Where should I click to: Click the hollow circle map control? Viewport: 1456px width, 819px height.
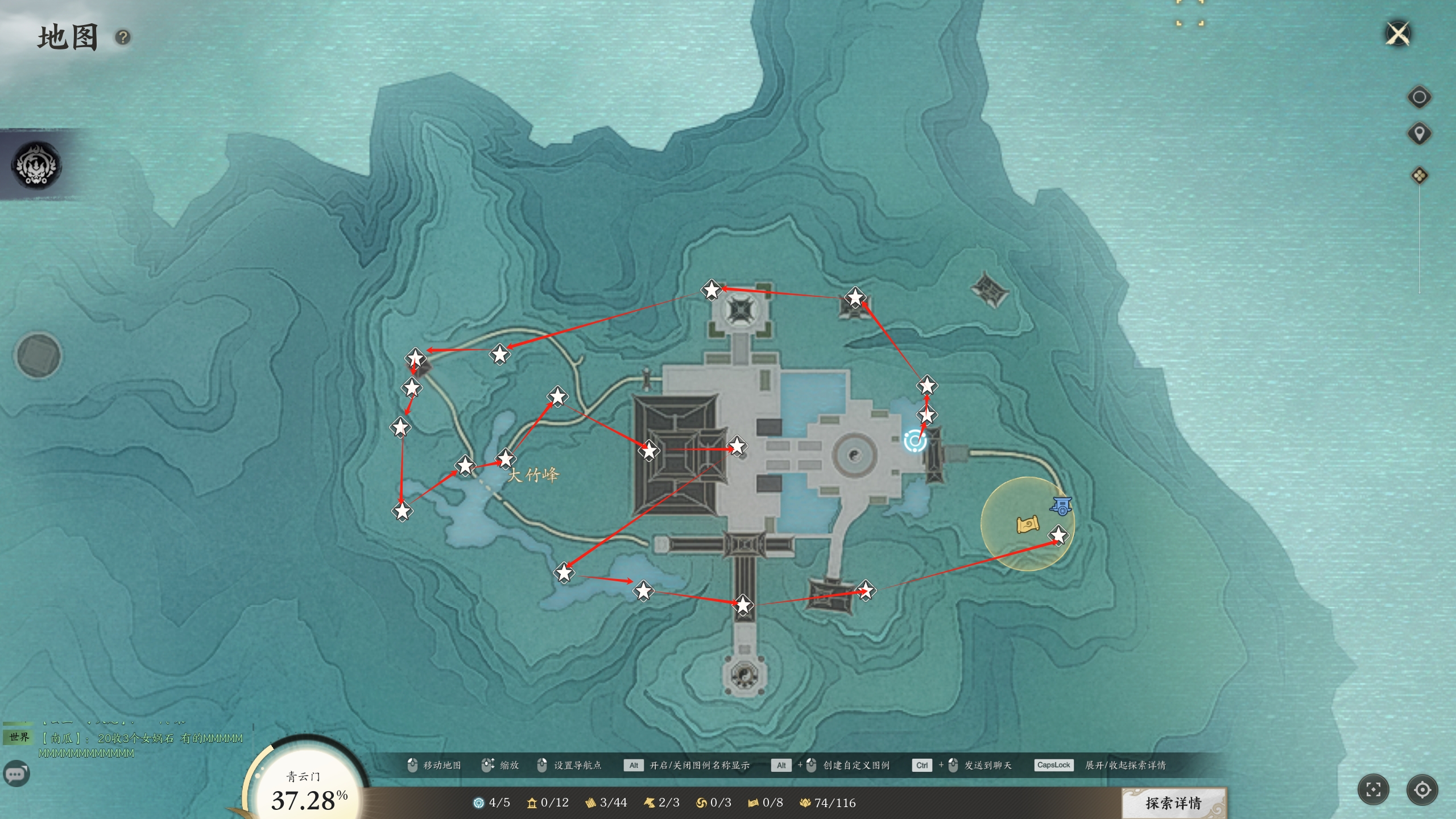(x=1419, y=97)
